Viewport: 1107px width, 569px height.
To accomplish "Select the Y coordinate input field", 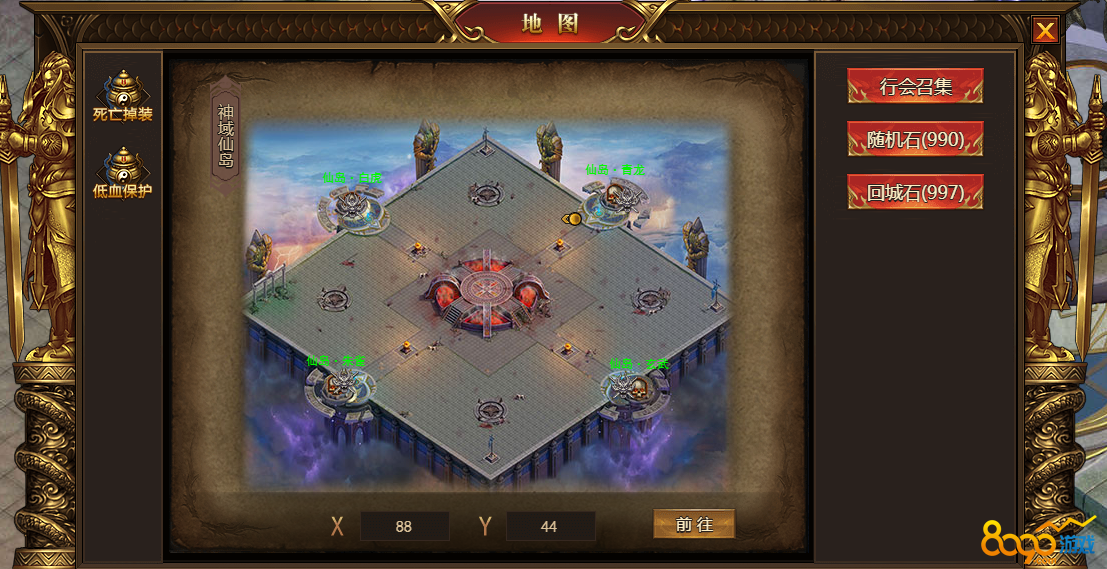I will 550,526.
